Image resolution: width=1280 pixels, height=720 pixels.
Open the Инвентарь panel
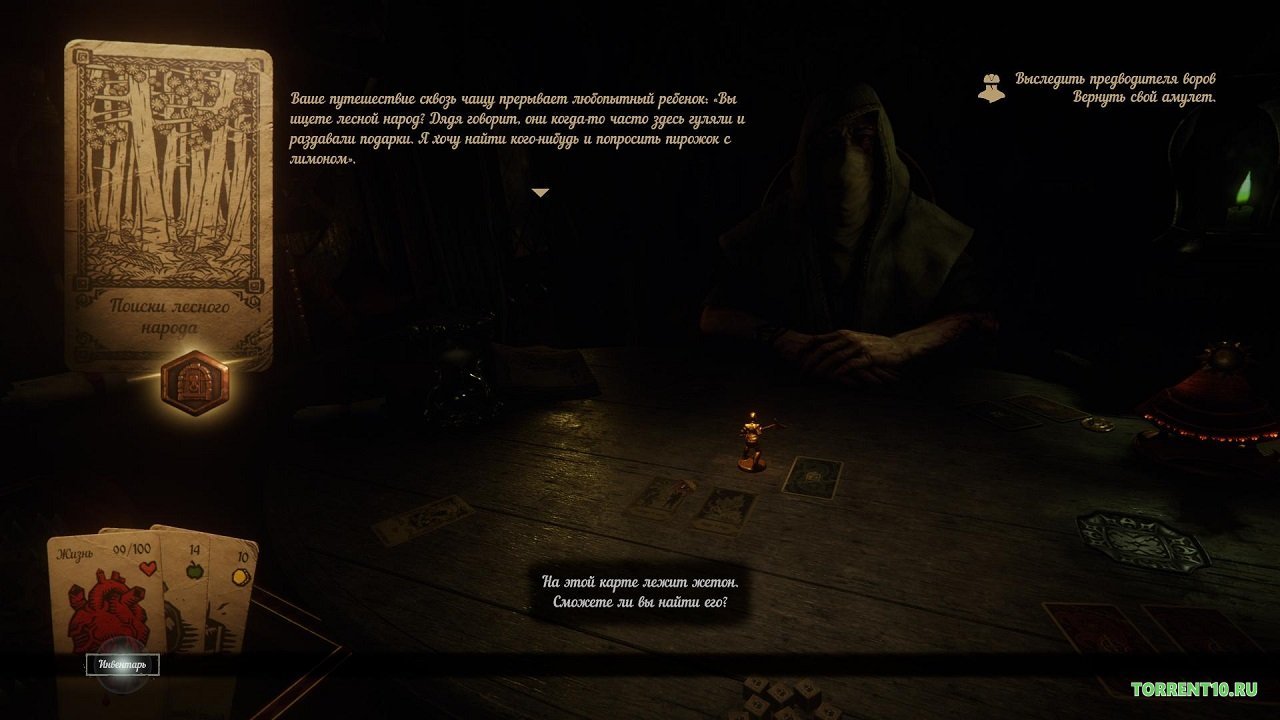(x=121, y=662)
